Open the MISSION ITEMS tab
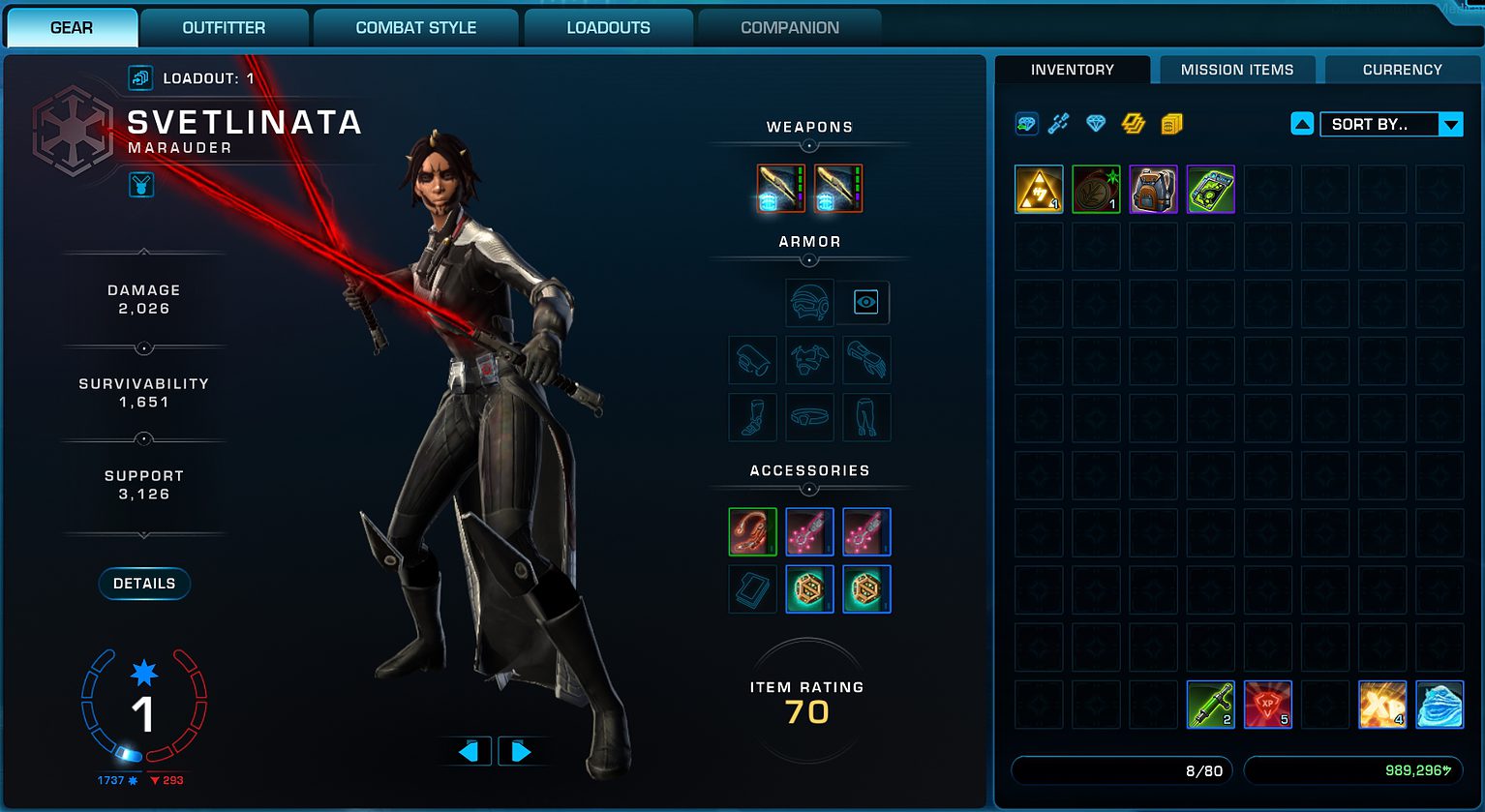 coord(1235,69)
